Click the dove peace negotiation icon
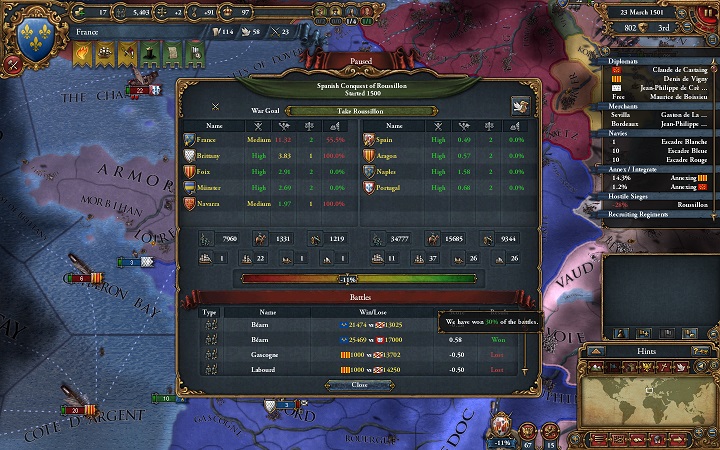720x450 pixels. (x=519, y=105)
